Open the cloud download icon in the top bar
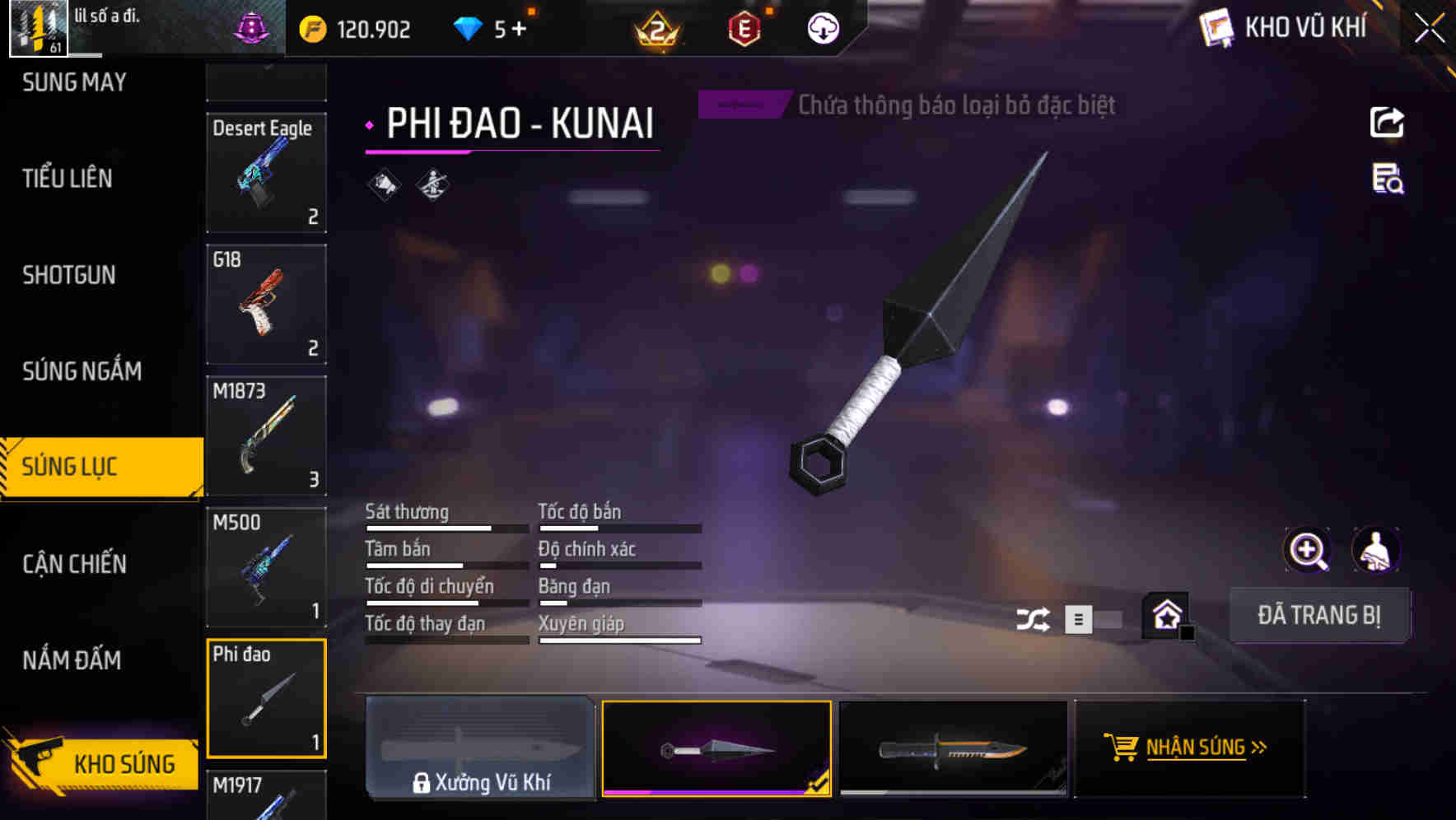This screenshot has height=820, width=1456. (822, 28)
